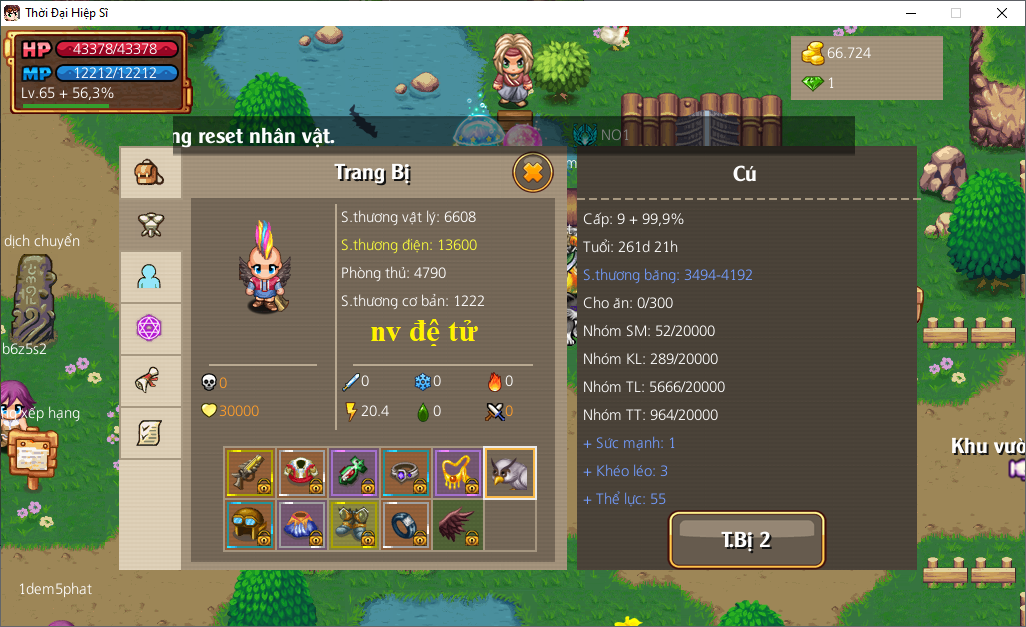Open the rolled scroll tab
This screenshot has height=627, width=1026.
pyautogui.click(x=150, y=381)
